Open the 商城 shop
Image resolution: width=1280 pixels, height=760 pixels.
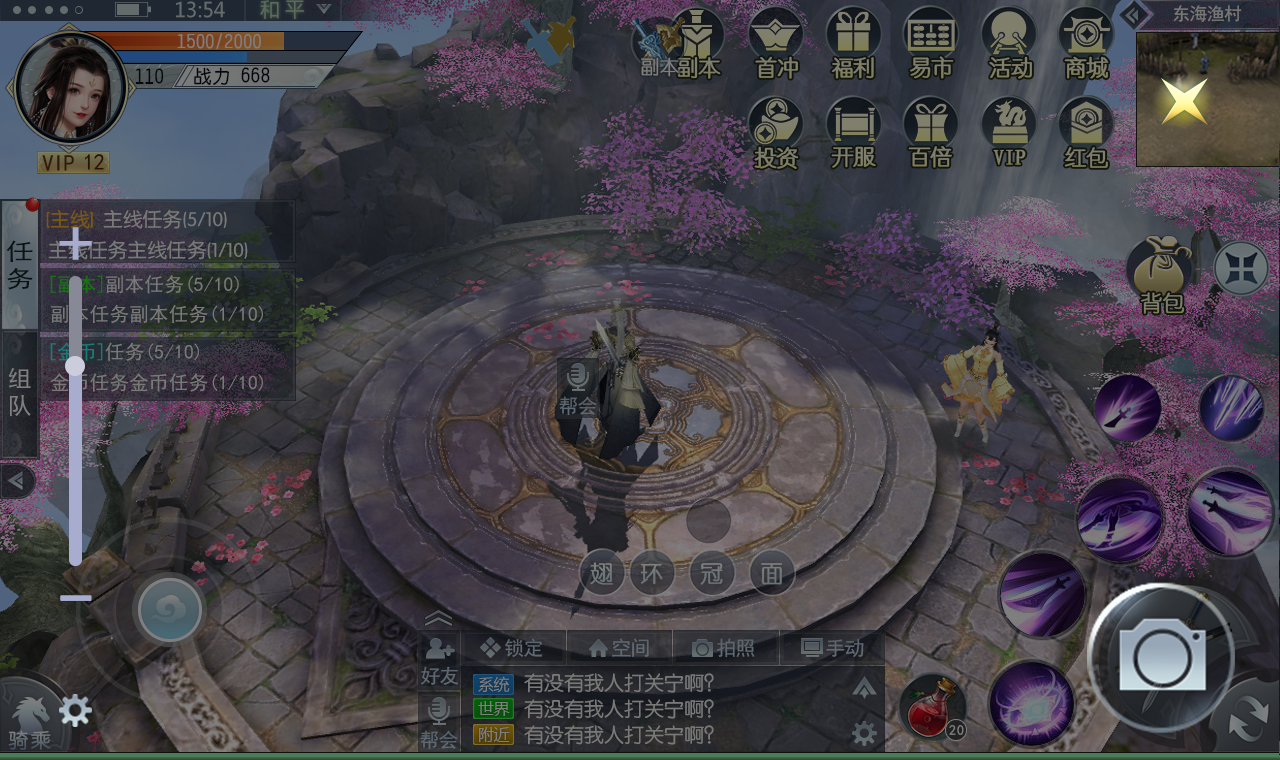click(x=1086, y=43)
